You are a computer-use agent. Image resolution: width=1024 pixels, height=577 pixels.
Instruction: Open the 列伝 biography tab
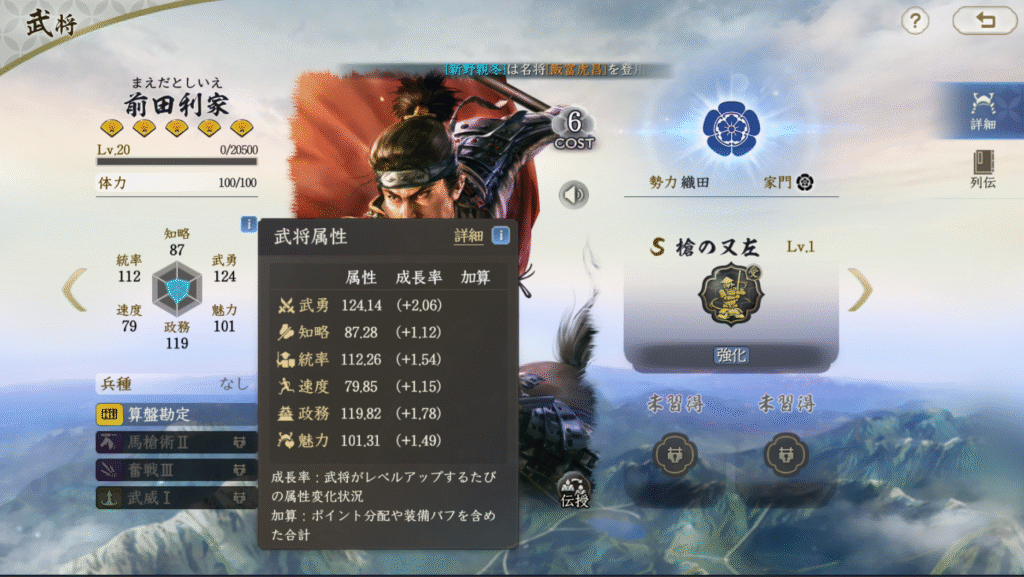pos(982,171)
